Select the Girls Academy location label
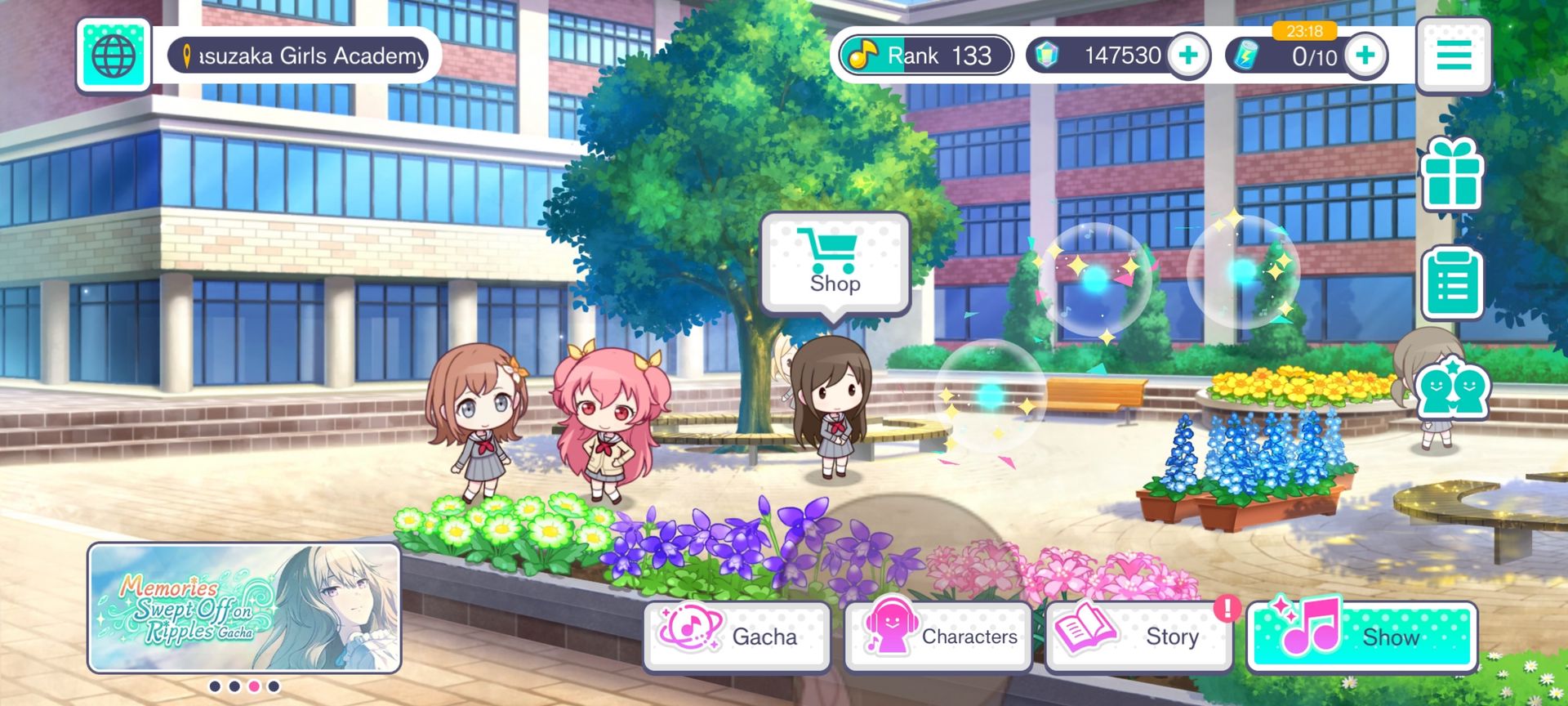Screen dimensions: 1568x706 299,56
